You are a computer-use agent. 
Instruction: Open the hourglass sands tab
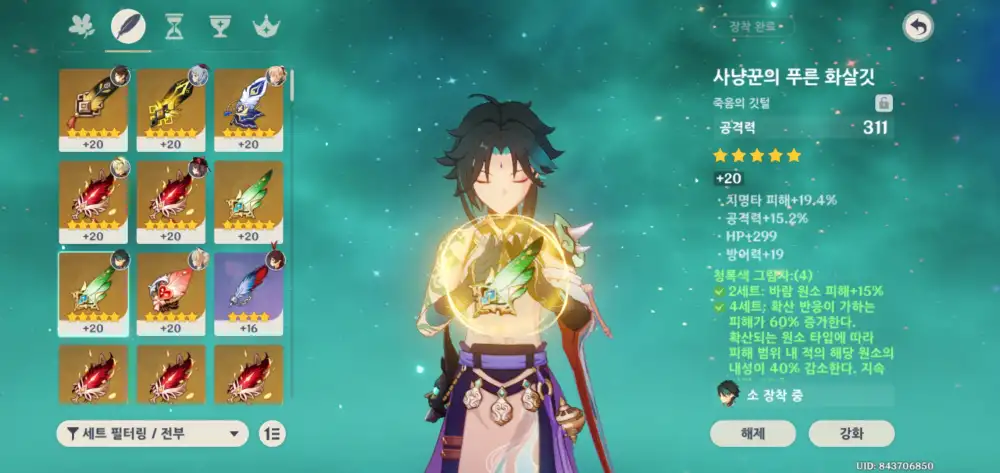173,25
